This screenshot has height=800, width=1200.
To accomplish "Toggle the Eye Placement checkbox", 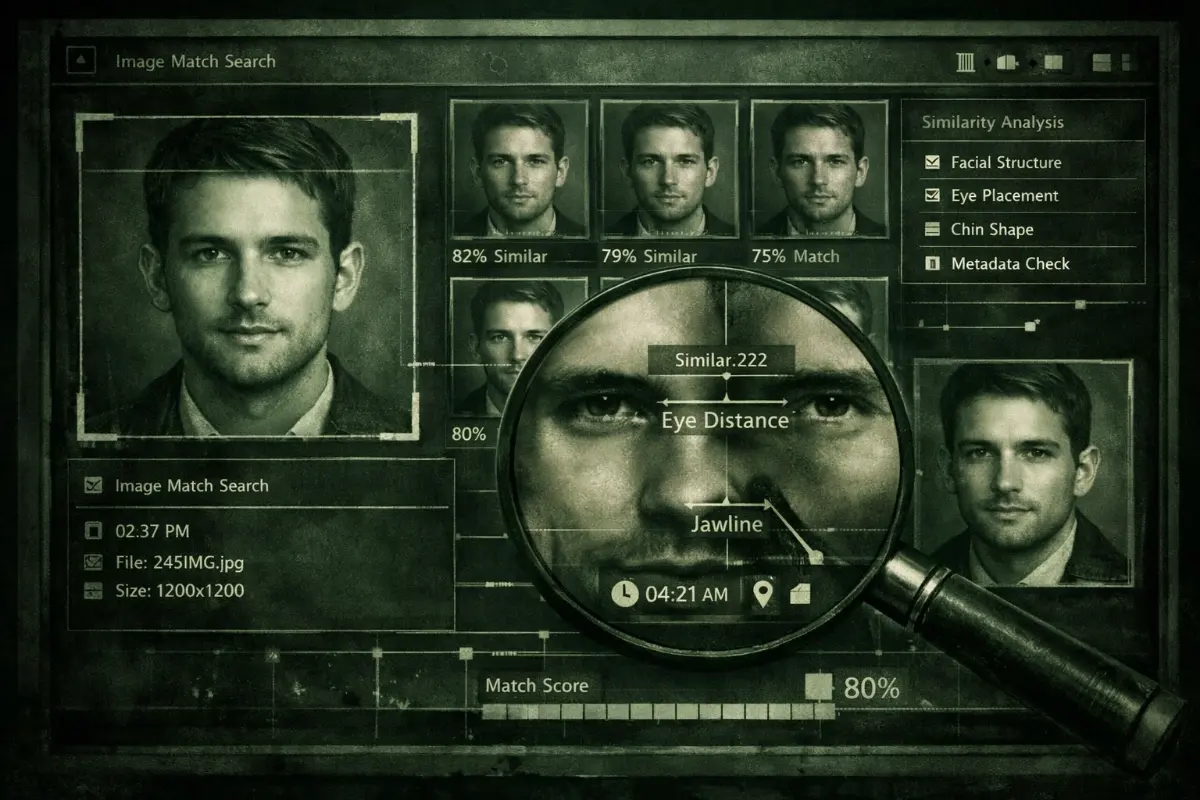I will (932, 196).
